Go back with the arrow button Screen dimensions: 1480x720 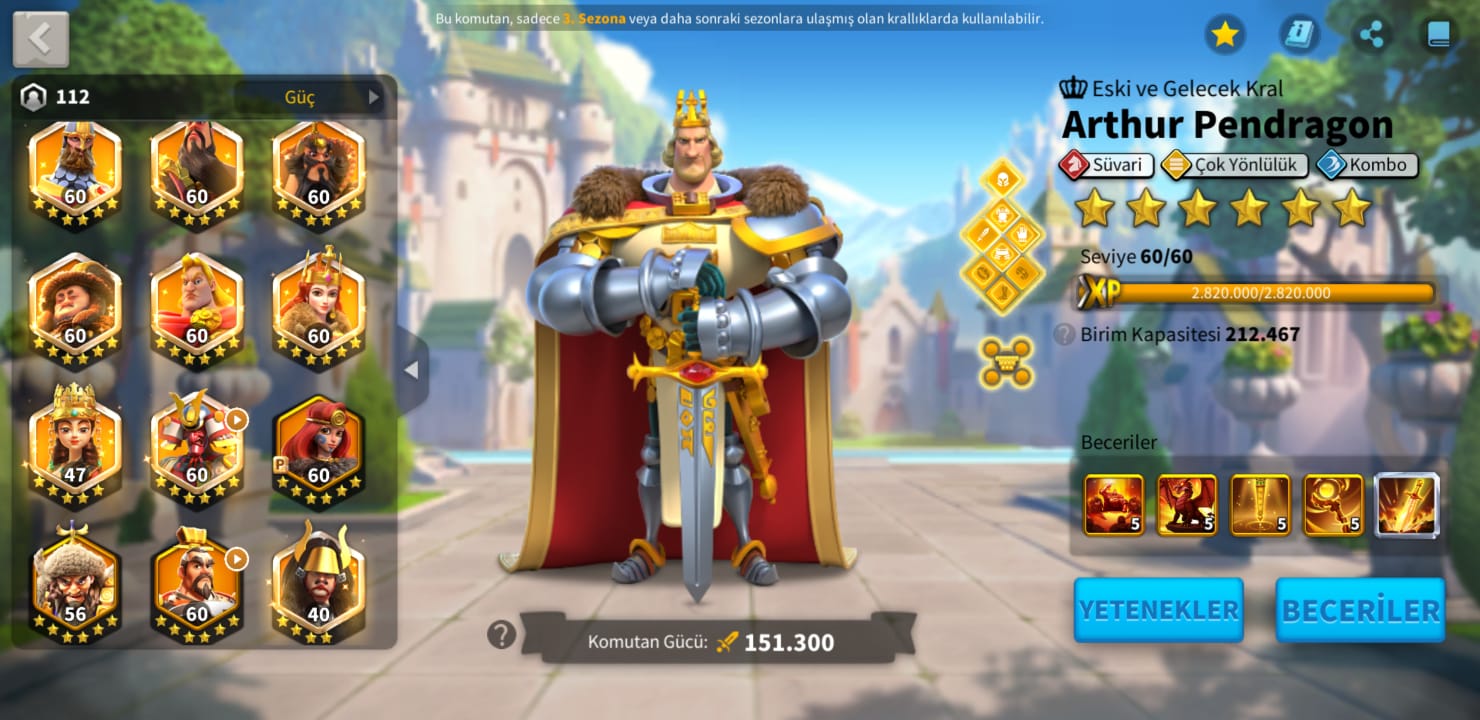click(41, 39)
